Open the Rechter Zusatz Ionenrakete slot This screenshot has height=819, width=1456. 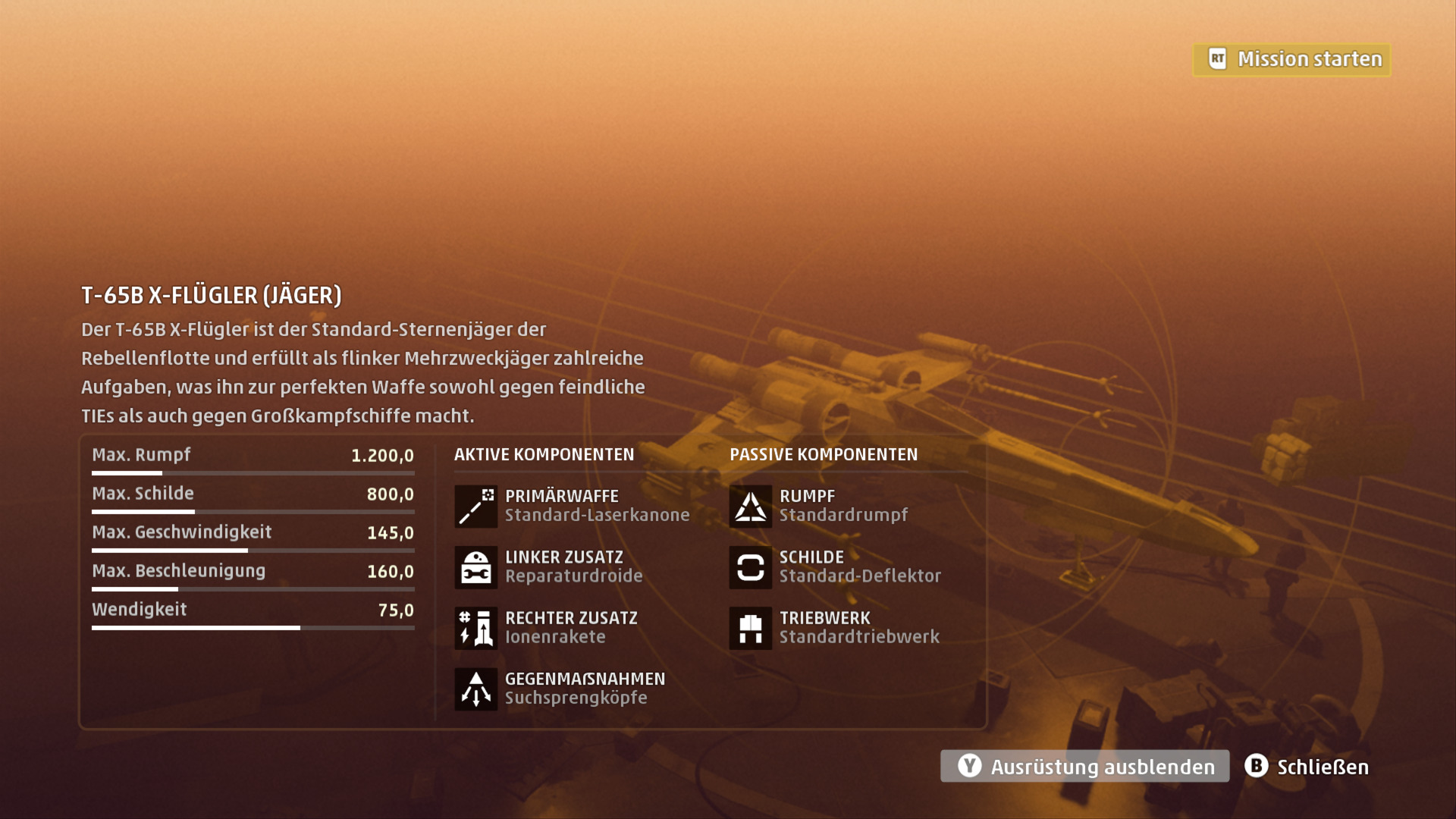pyautogui.click(x=547, y=627)
